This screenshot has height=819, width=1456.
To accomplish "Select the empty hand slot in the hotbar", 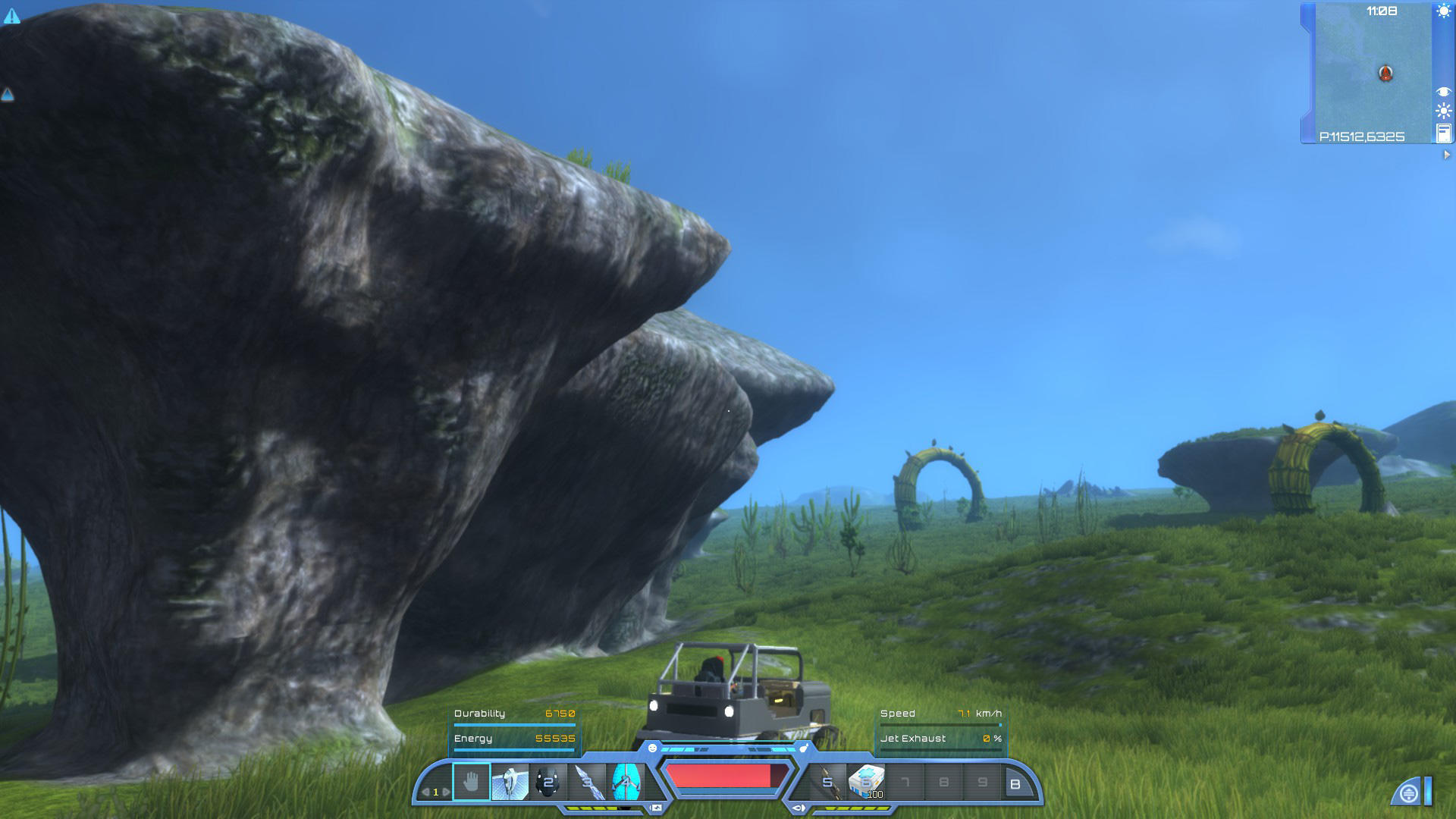I will coord(472,780).
